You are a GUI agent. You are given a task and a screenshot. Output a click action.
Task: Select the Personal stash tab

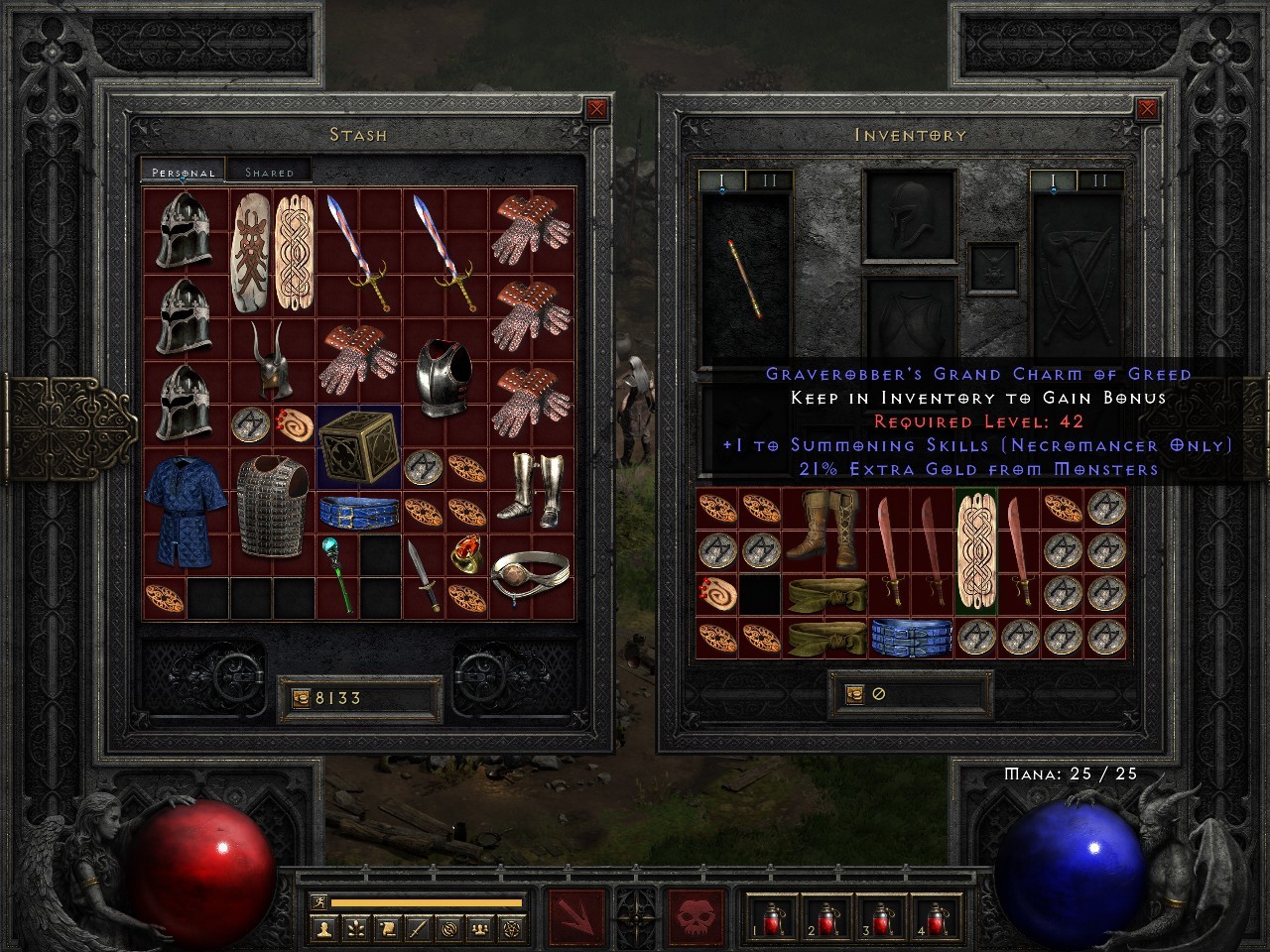[x=182, y=171]
